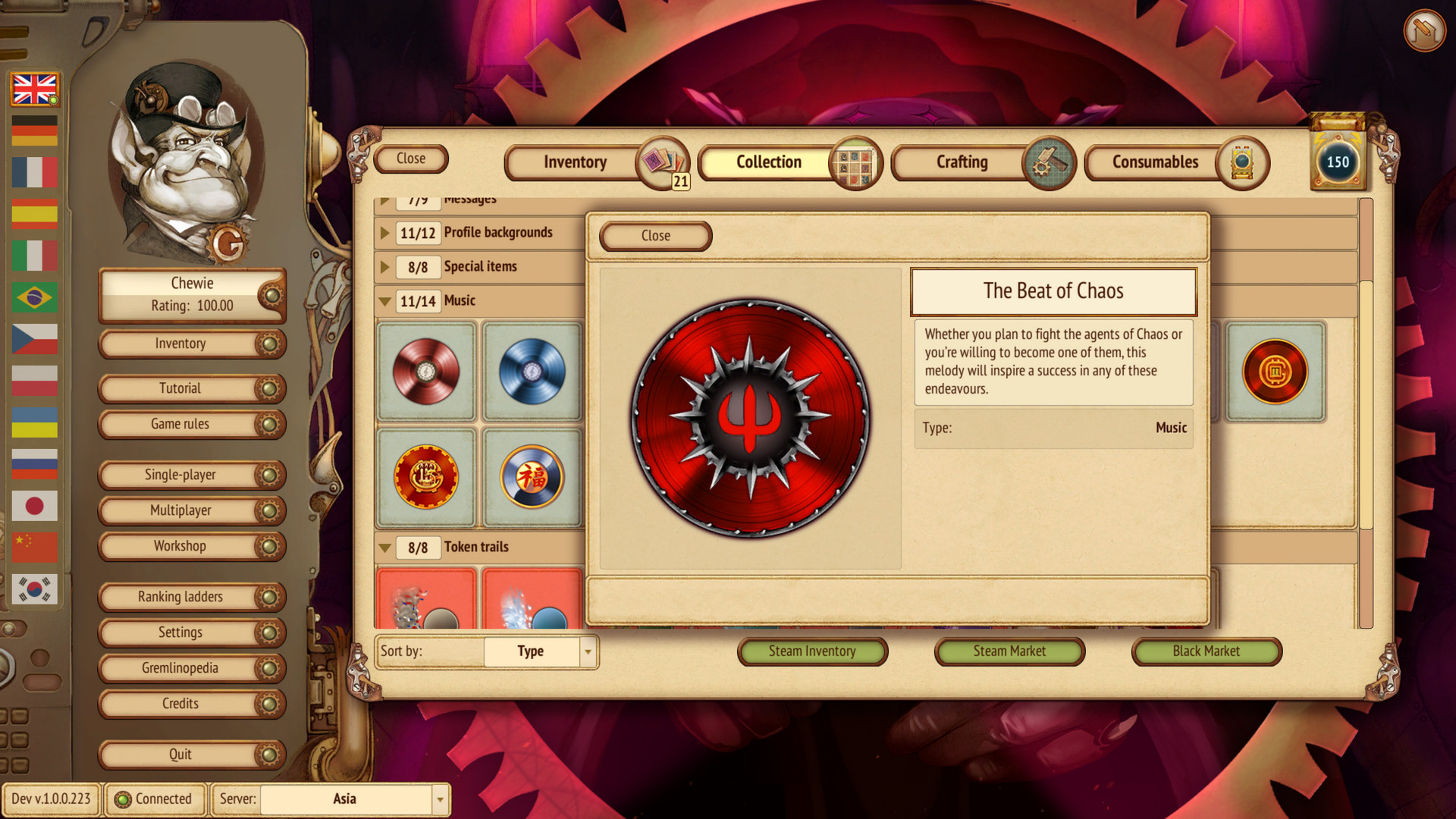1456x819 pixels.
Task: Click Chewie's portrait
Action: pyautogui.click(x=190, y=159)
